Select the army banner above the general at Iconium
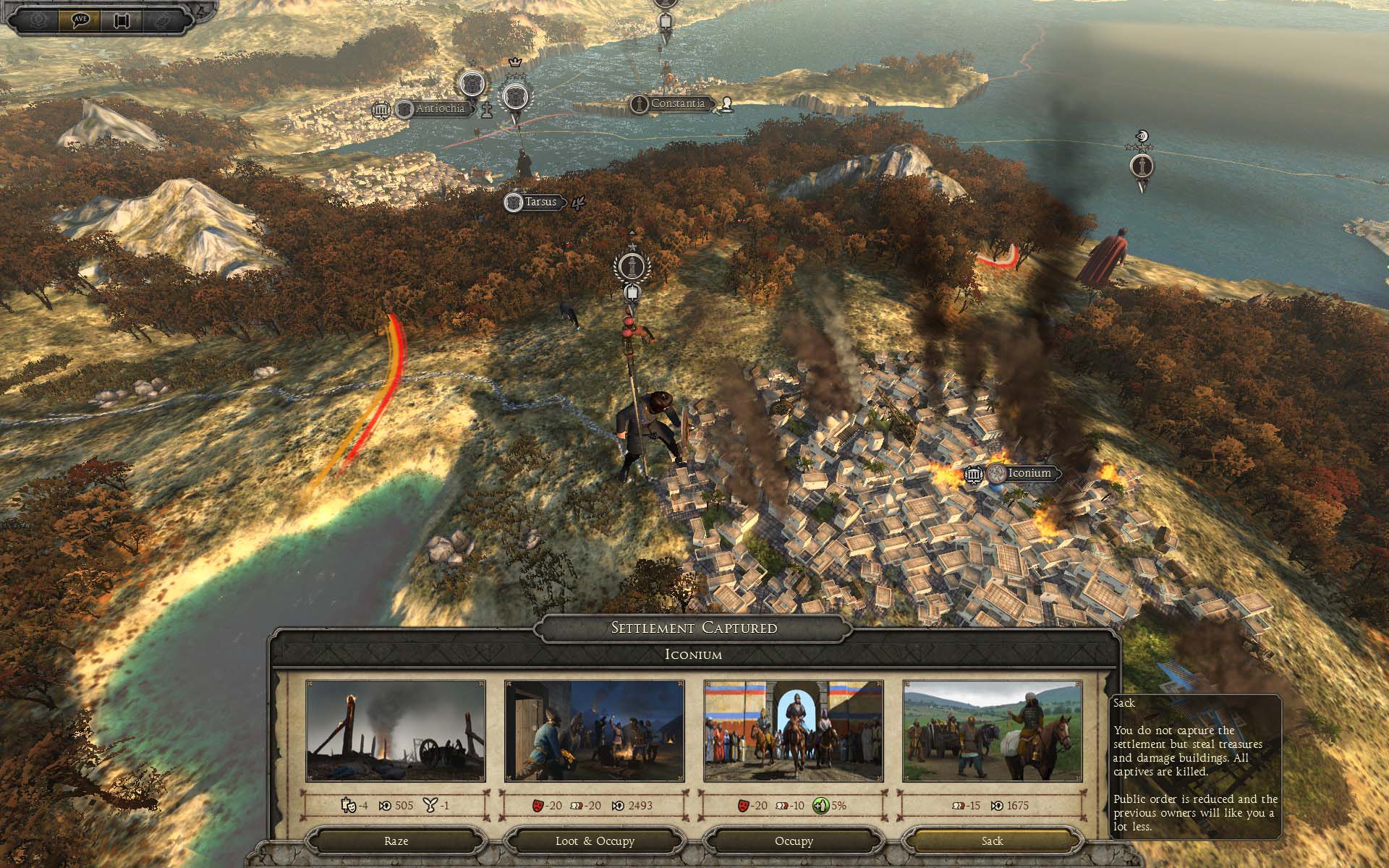The width and height of the screenshot is (1389, 868). (632, 266)
